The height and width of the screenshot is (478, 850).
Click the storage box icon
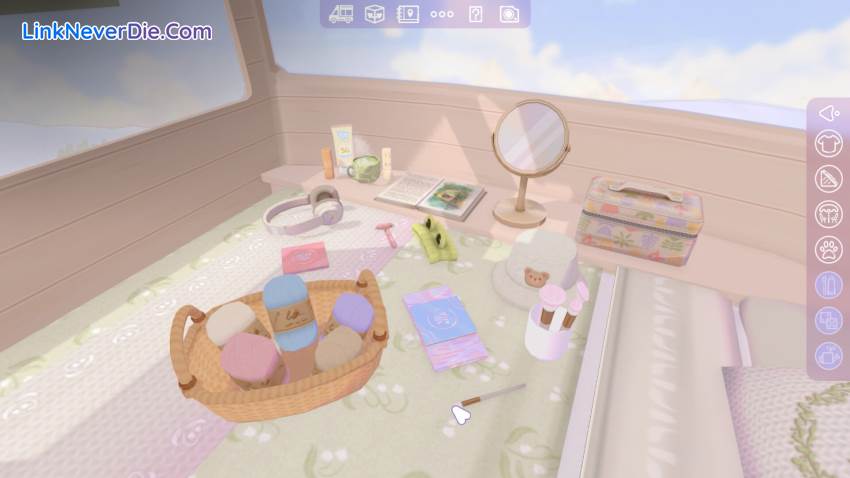click(375, 14)
